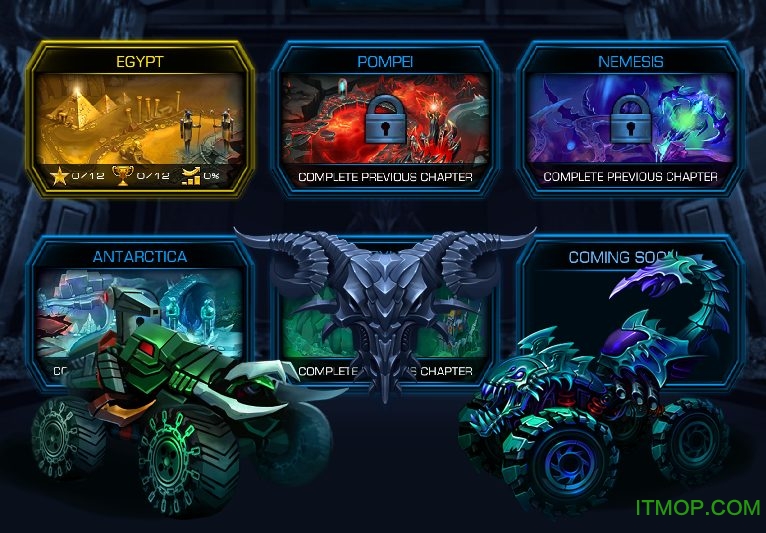Select the Egypt chapter tile

140,117
